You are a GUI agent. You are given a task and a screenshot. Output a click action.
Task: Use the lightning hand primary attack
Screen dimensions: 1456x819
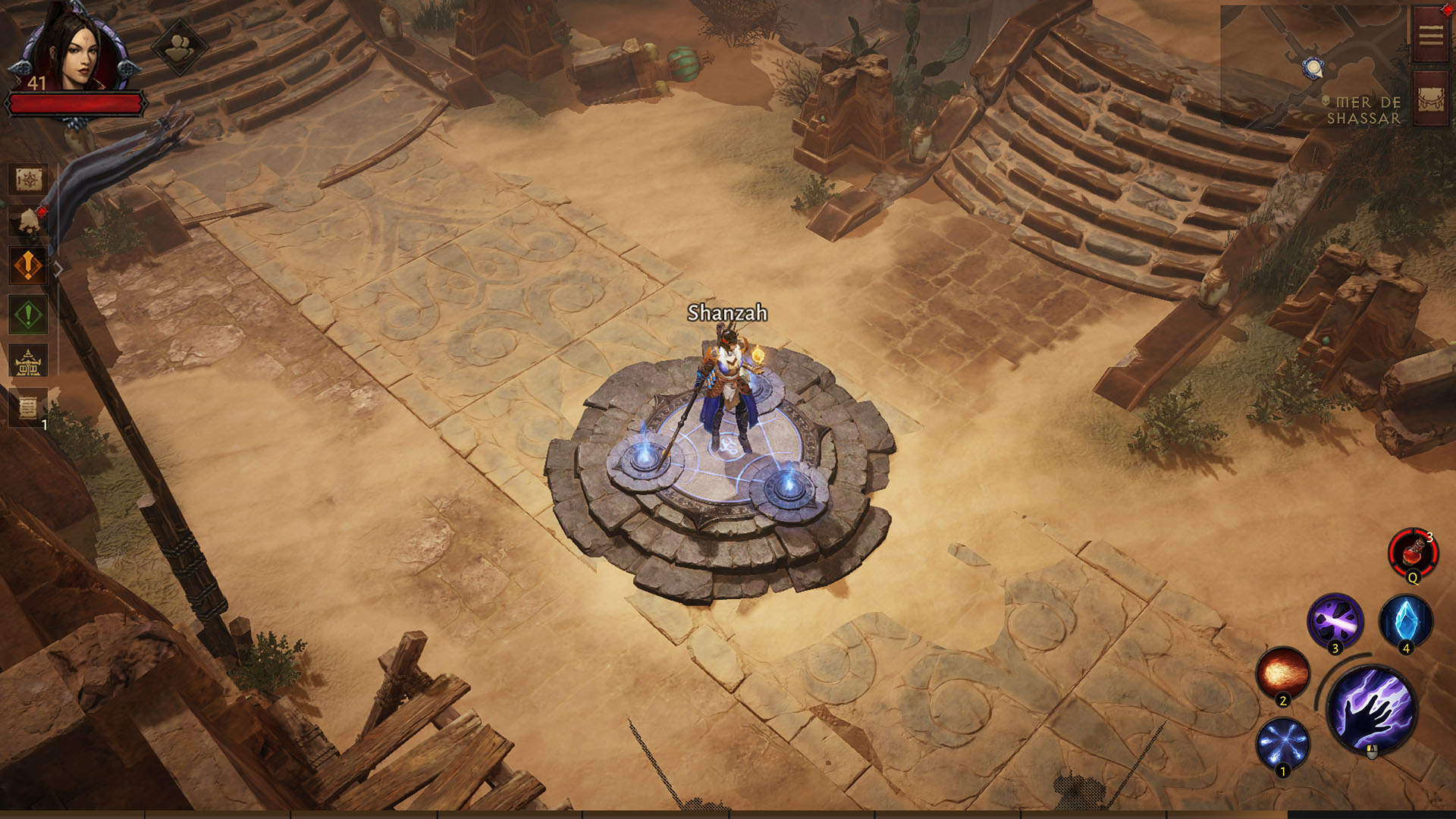1372,711
